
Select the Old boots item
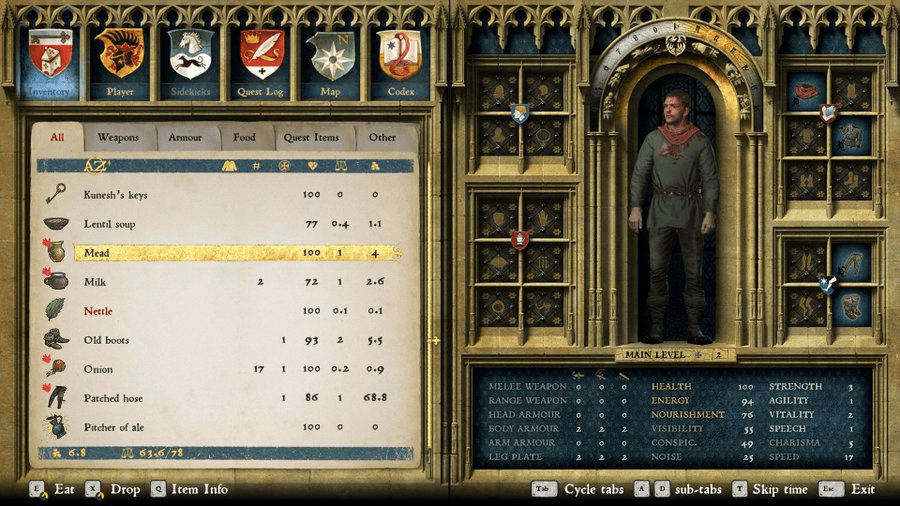click(x=107, y=340)
